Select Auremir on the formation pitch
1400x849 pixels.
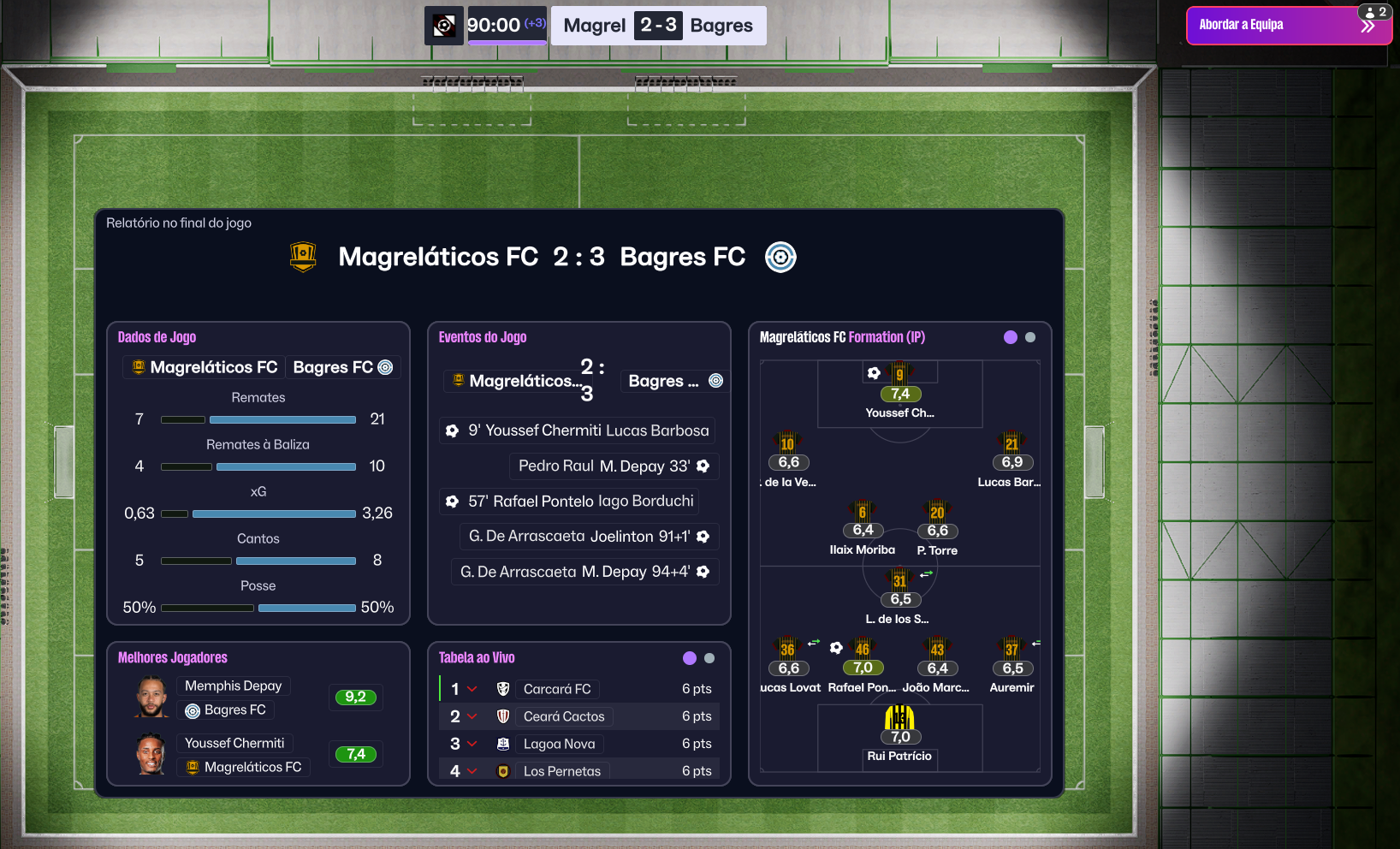point(1011,659)
